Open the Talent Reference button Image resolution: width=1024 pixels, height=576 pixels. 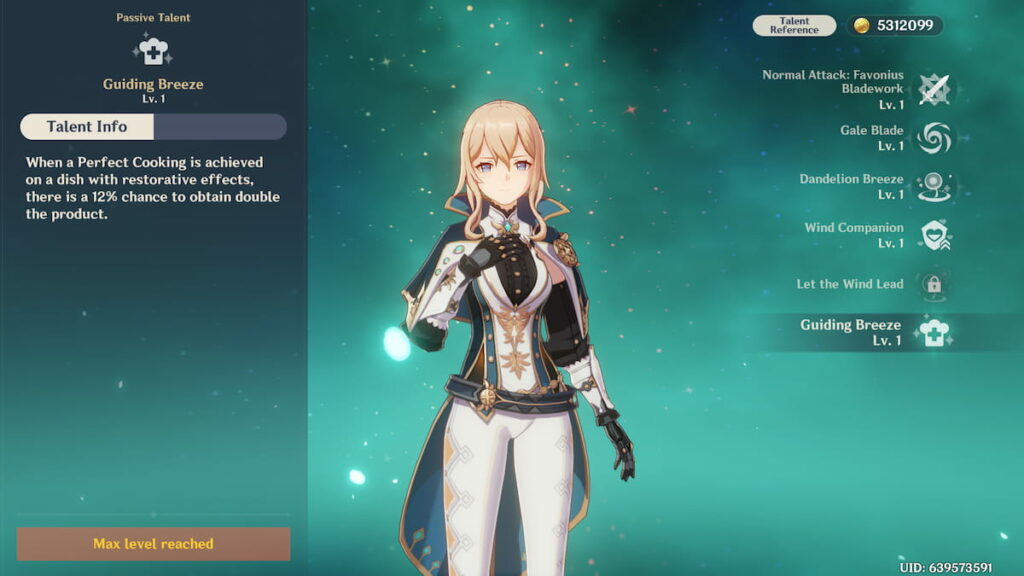click(x=794, y=26)
